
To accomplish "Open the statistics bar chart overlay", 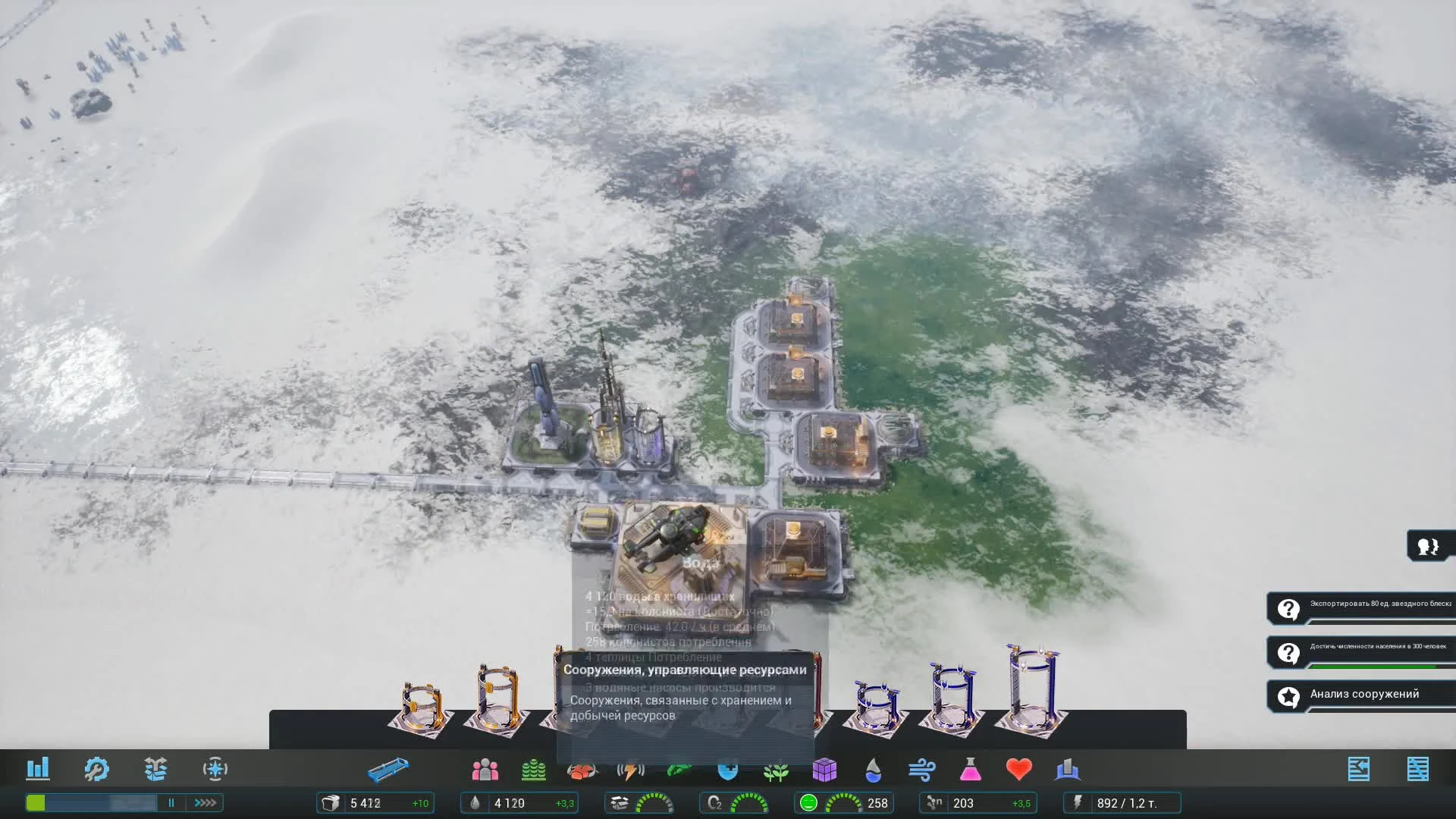I will [x=38, y=769].
